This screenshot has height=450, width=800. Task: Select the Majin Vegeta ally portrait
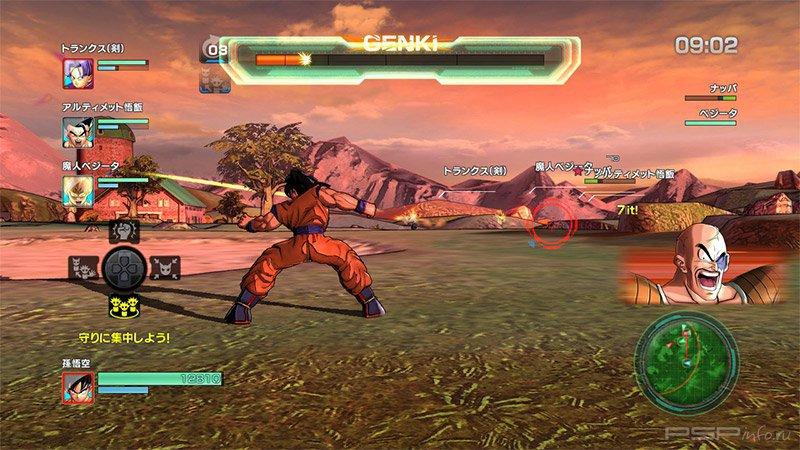click(78, 189)
